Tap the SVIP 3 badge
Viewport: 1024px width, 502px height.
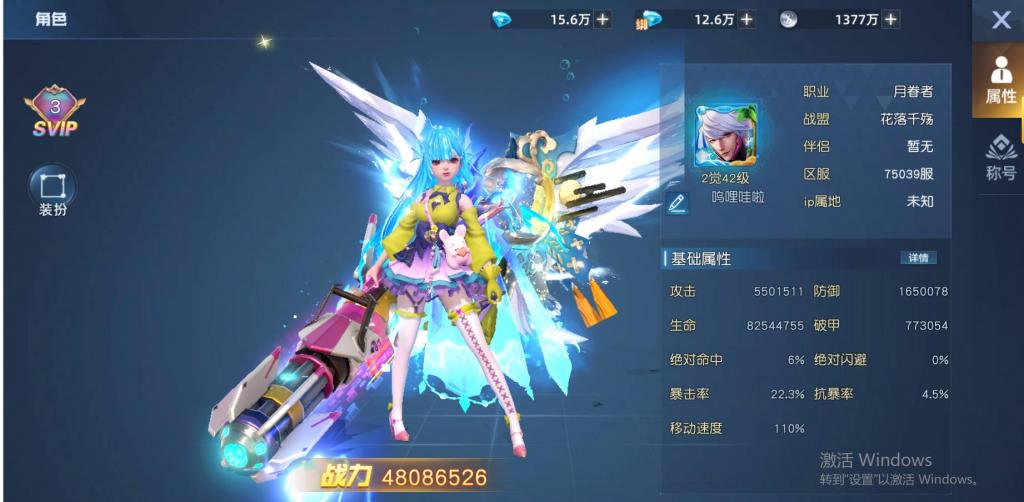[x=54, y=110]
